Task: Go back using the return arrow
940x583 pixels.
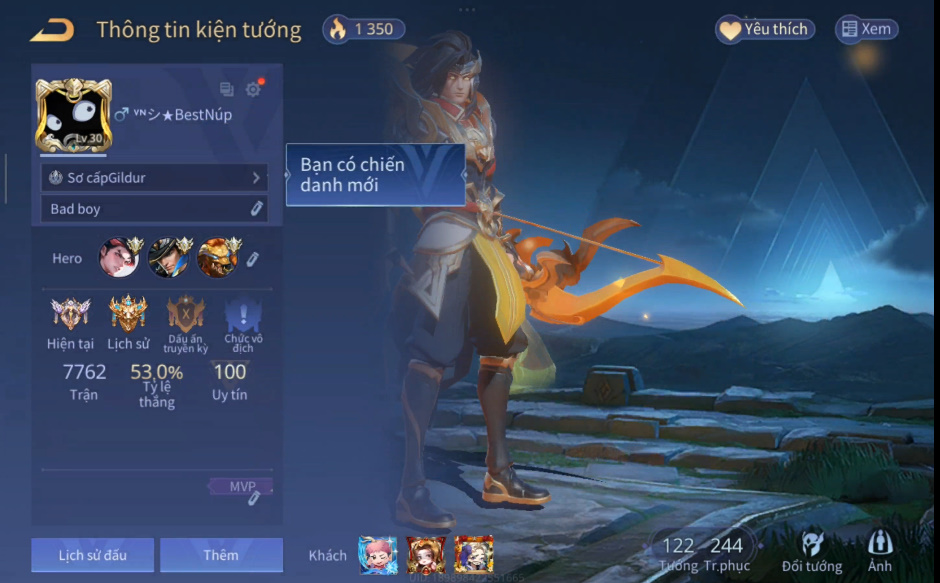Action: point(52,31)
